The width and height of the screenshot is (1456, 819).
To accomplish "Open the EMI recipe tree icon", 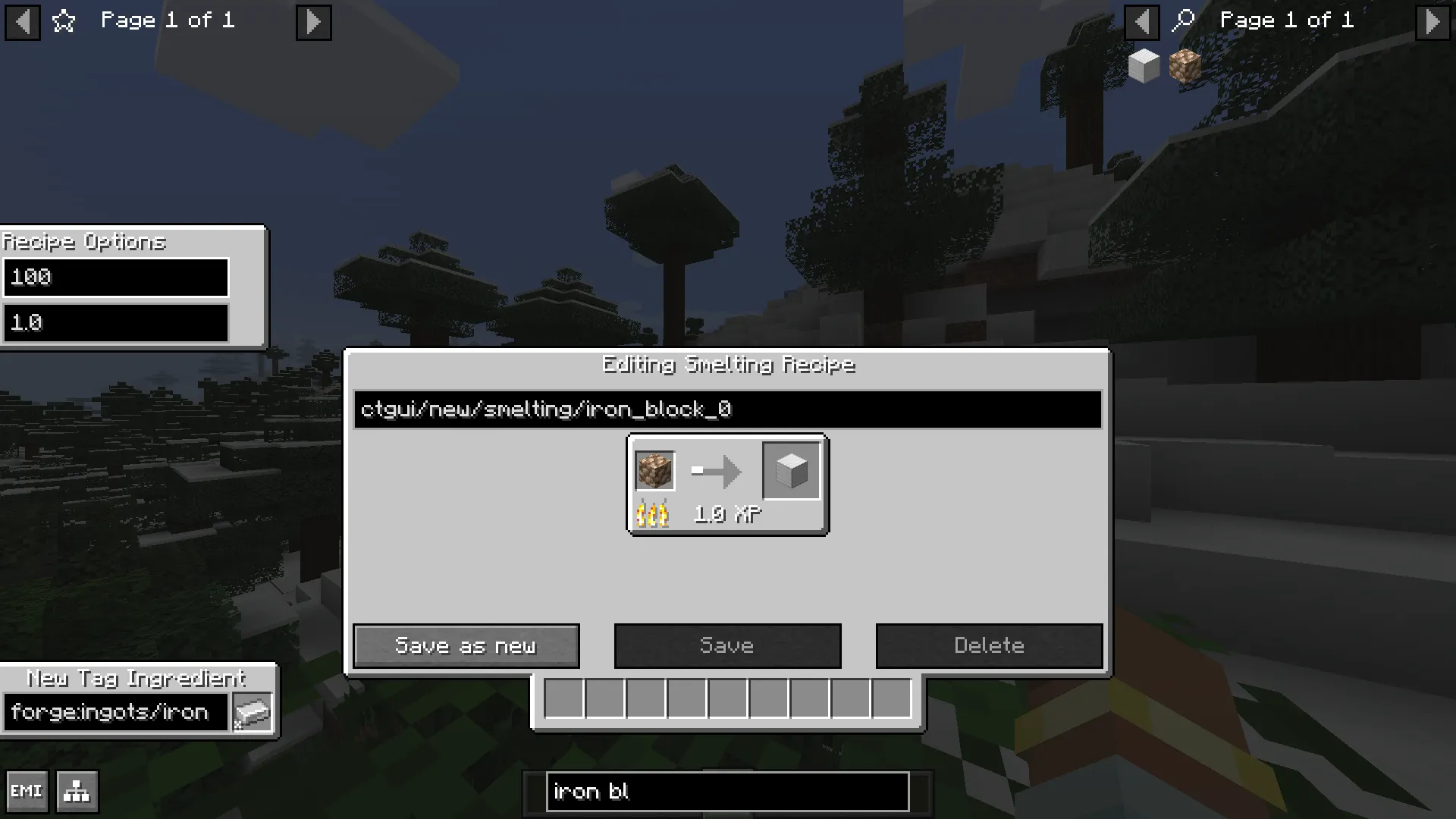I will tap(76, 791).
